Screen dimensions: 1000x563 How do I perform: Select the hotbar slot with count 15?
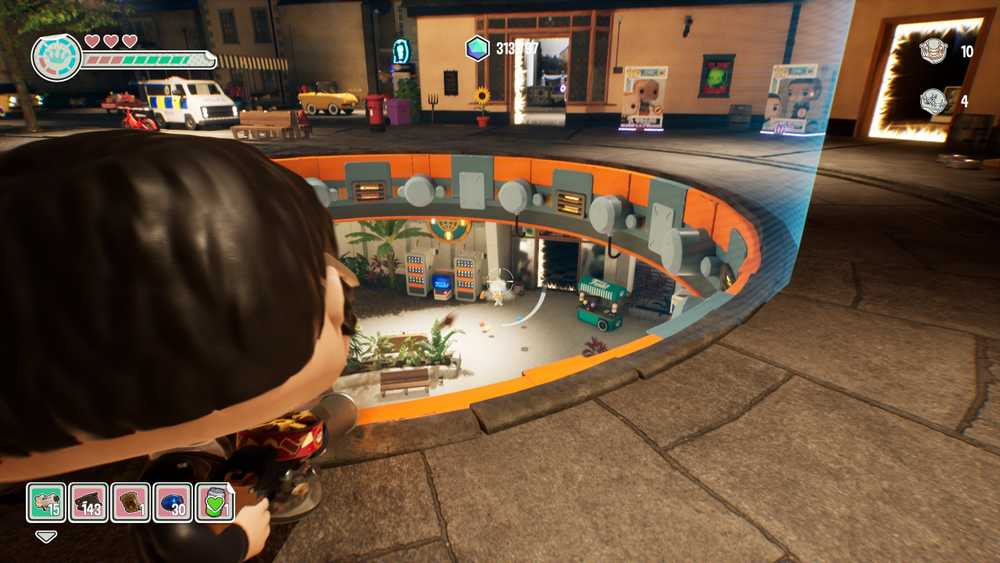click(46, 502)
